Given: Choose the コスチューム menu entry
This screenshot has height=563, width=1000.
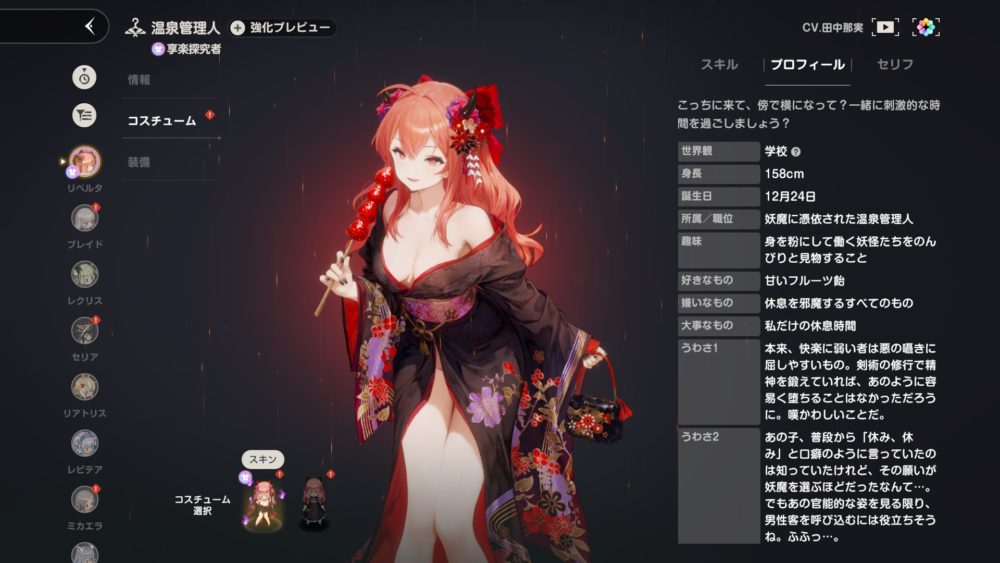Looking at the screenshot, I should (x=161, y=121).
